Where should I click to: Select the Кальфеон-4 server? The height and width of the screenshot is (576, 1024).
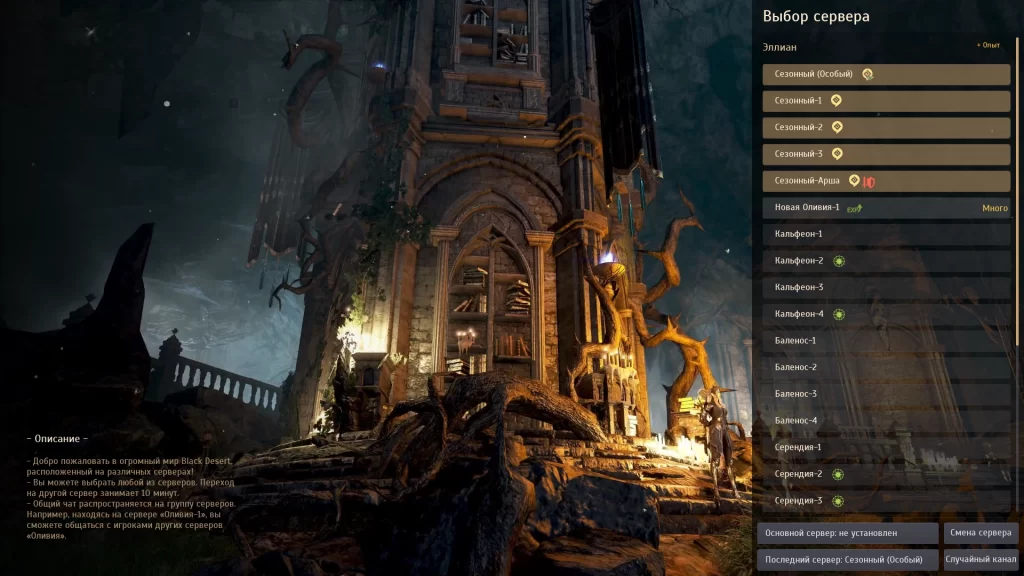tap(886, 314)
